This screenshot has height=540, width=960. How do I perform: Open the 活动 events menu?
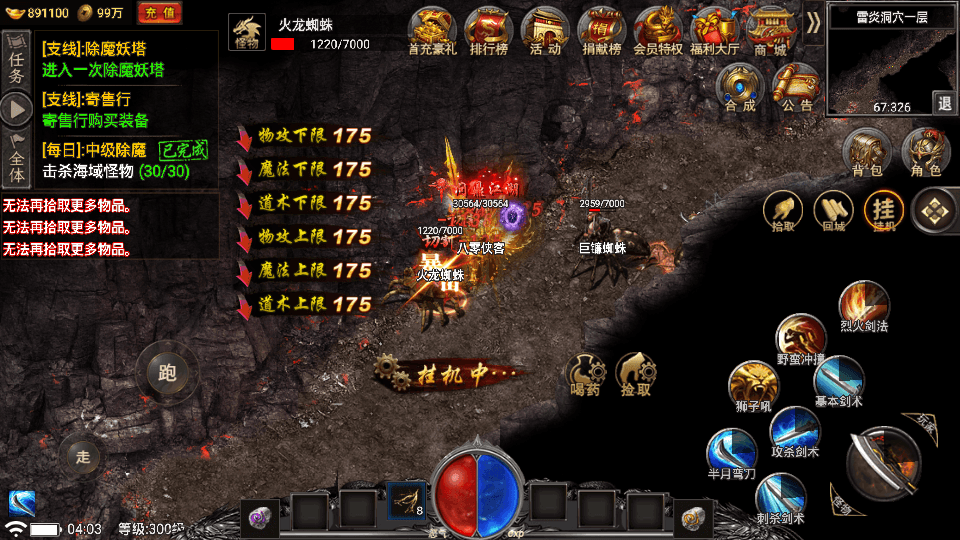pos(545,30)
